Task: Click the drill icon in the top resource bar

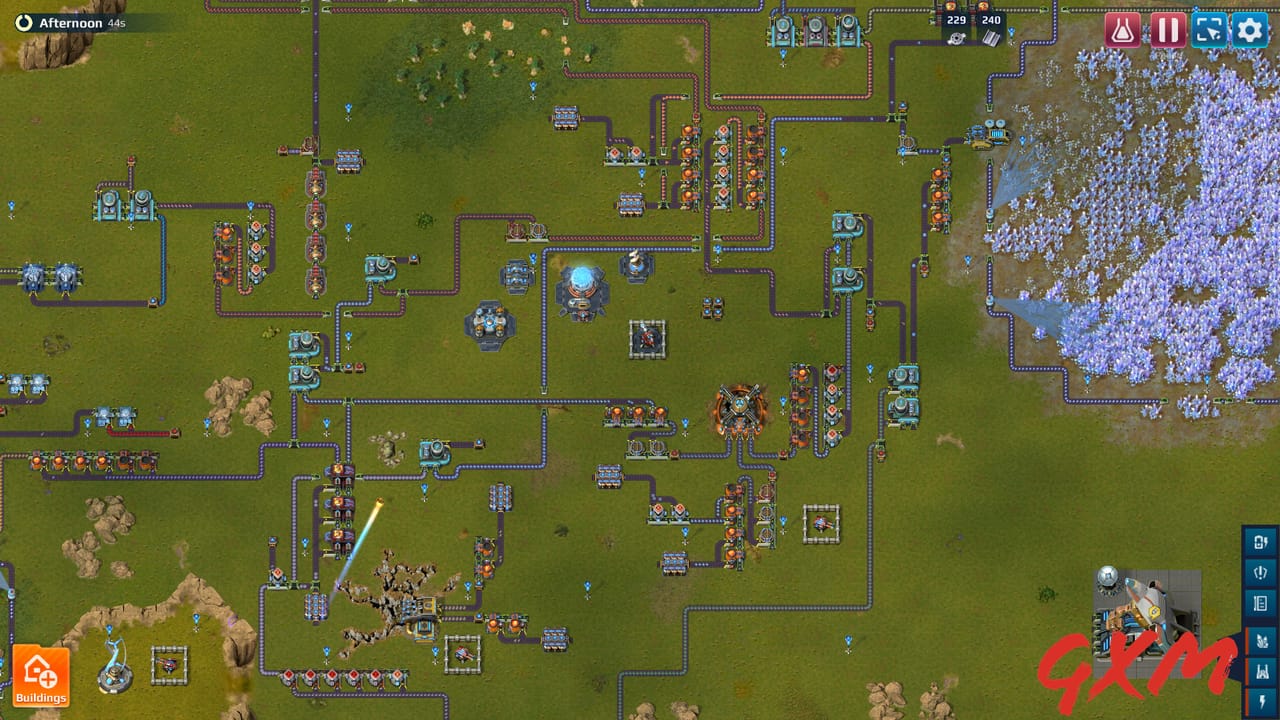Action: pyautogui.click(x=956, y=38)
